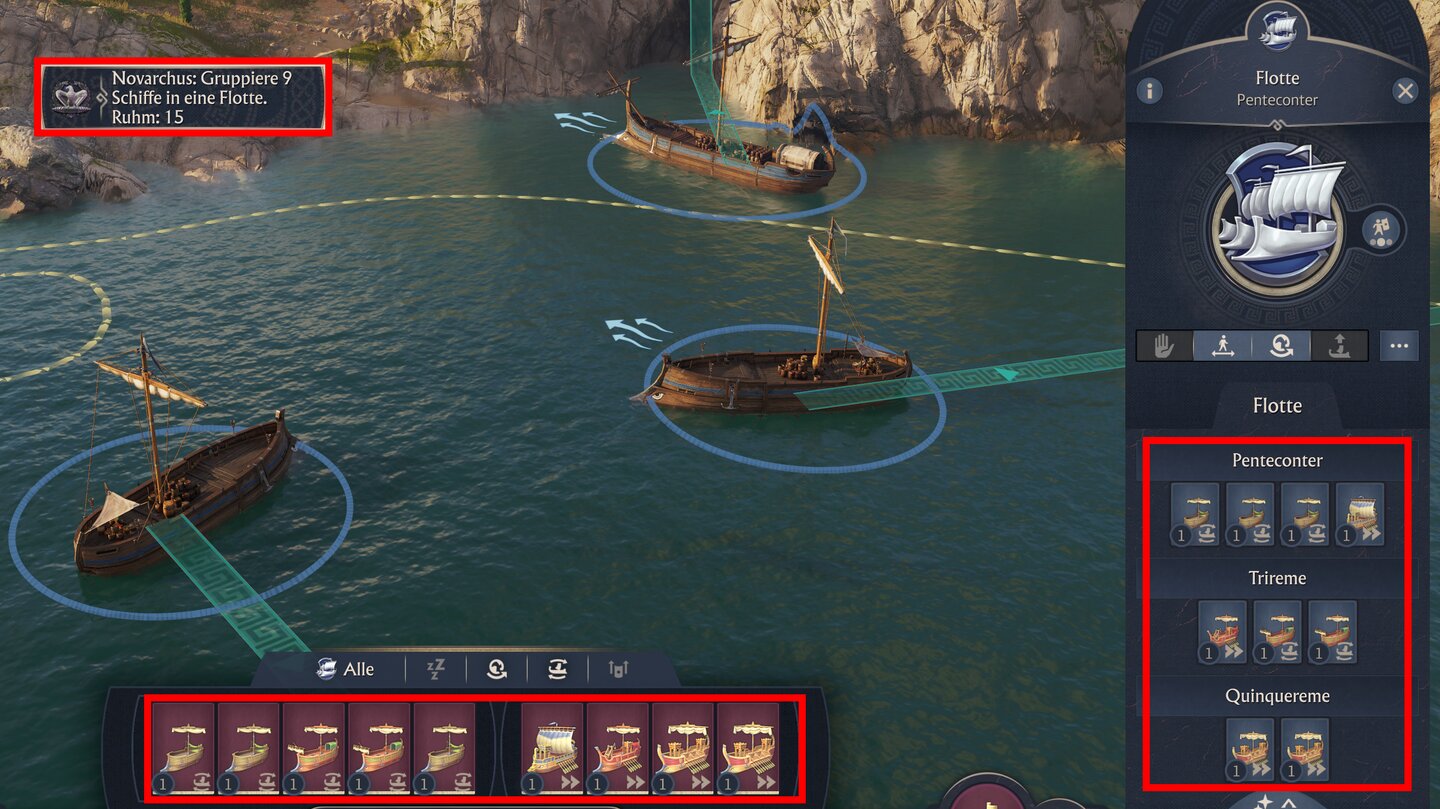Click the ship upgrade arrow command
Screen dimensions: 1440x809
click(1339, 346)
